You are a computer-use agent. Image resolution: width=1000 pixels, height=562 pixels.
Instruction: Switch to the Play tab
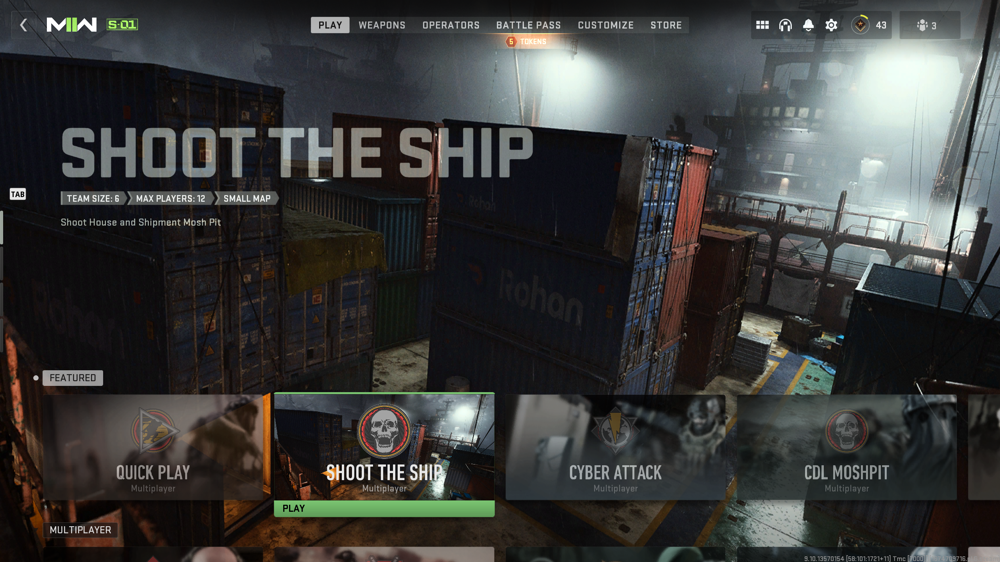click(x=330, y=25)
